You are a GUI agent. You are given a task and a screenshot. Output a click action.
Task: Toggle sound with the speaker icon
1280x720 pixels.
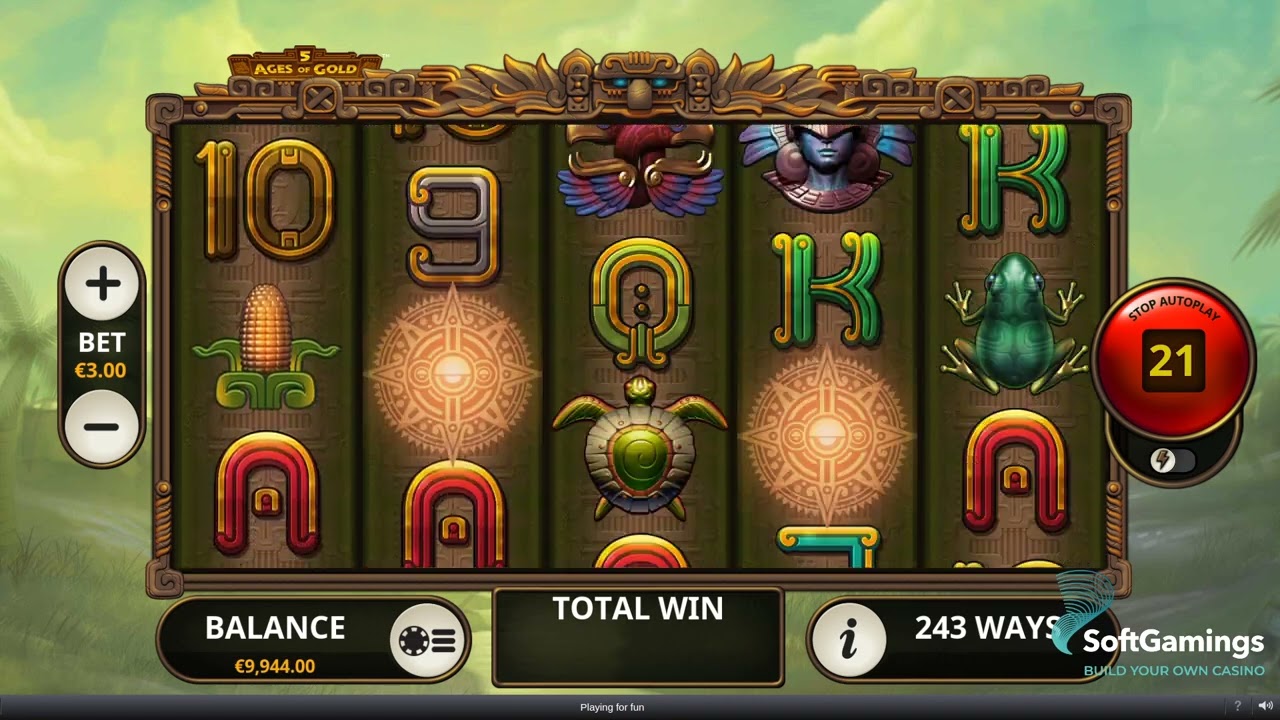(x=1264, y=707)
